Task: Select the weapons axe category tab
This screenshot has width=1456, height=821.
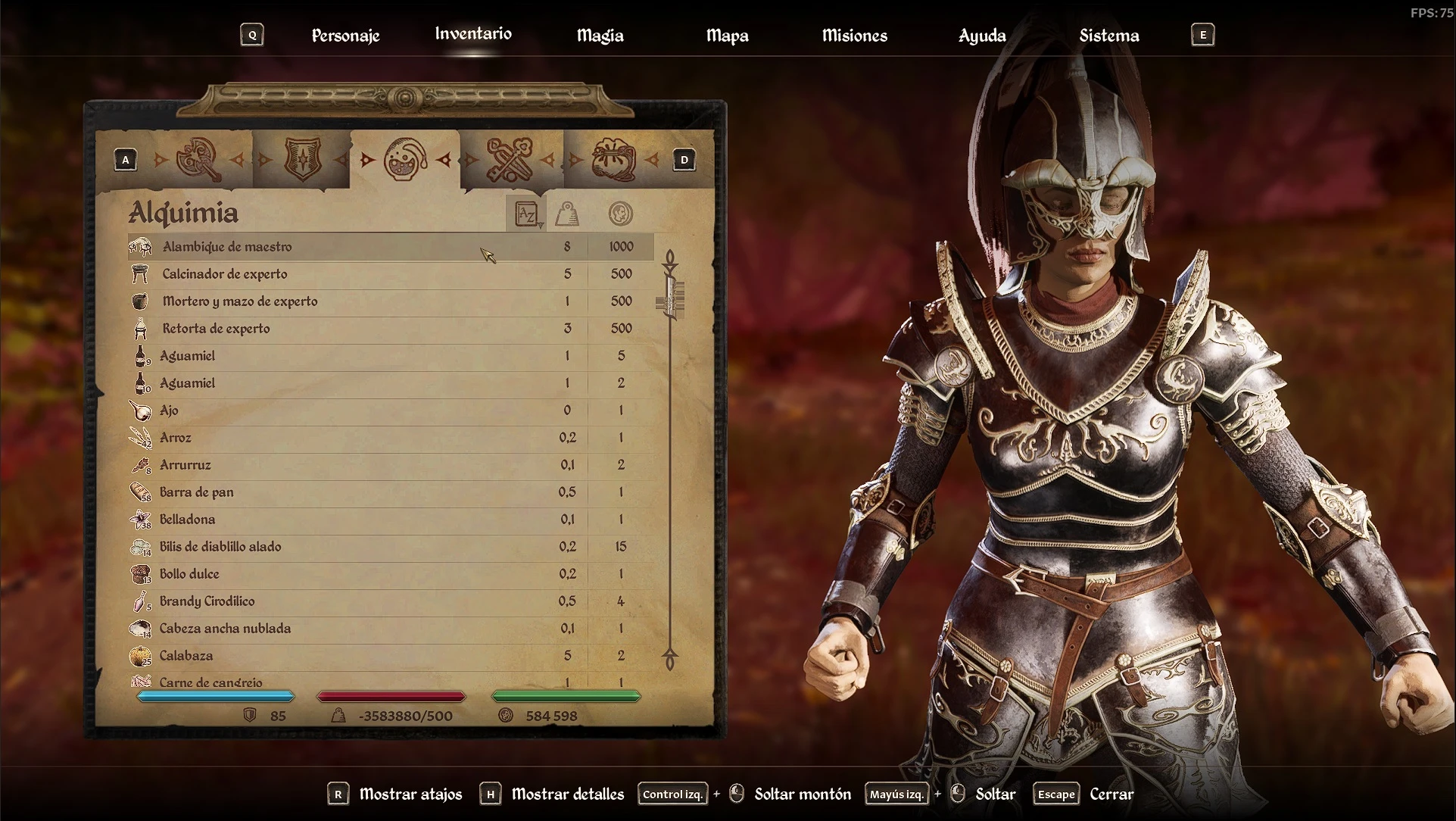Action: coord(198,159)
